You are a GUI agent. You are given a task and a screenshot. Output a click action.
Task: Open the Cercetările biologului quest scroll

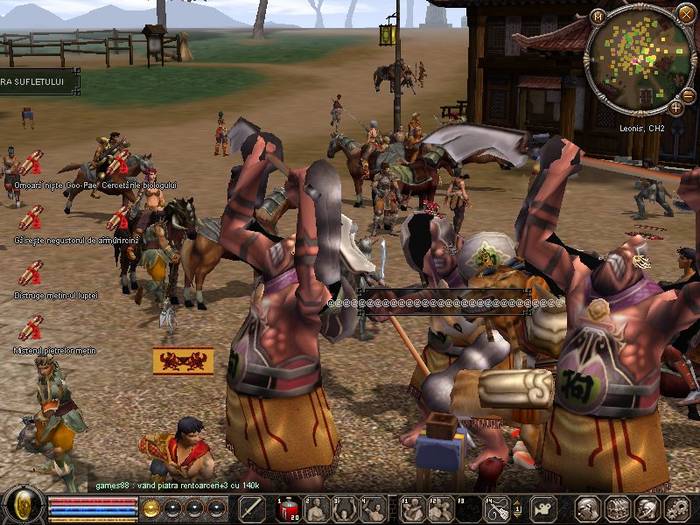point(119,163)
